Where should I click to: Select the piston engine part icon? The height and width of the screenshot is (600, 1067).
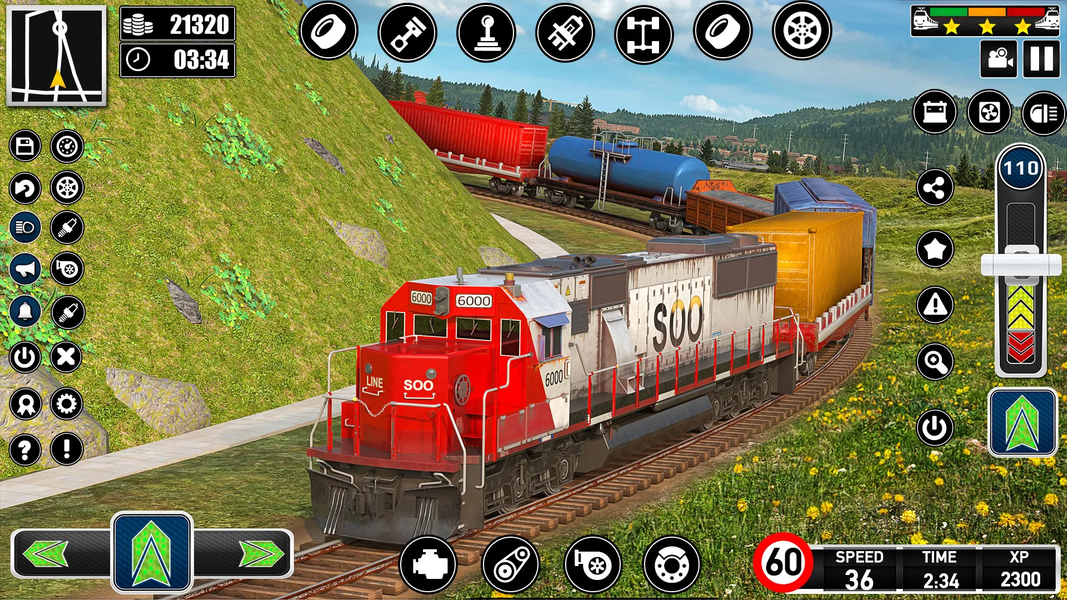point(407,31)
